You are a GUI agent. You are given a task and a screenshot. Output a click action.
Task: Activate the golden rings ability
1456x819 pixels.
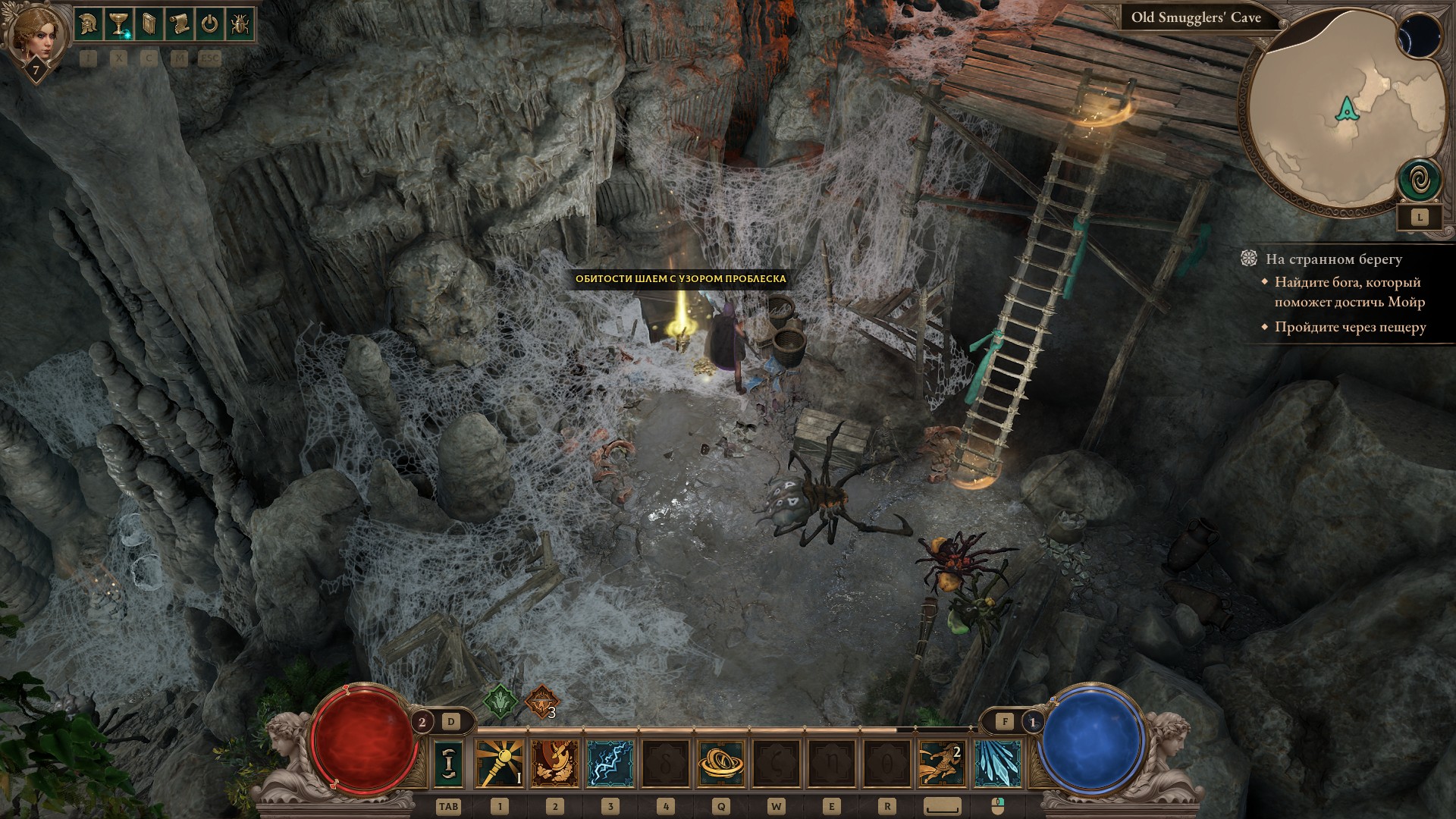pos(720,763)
